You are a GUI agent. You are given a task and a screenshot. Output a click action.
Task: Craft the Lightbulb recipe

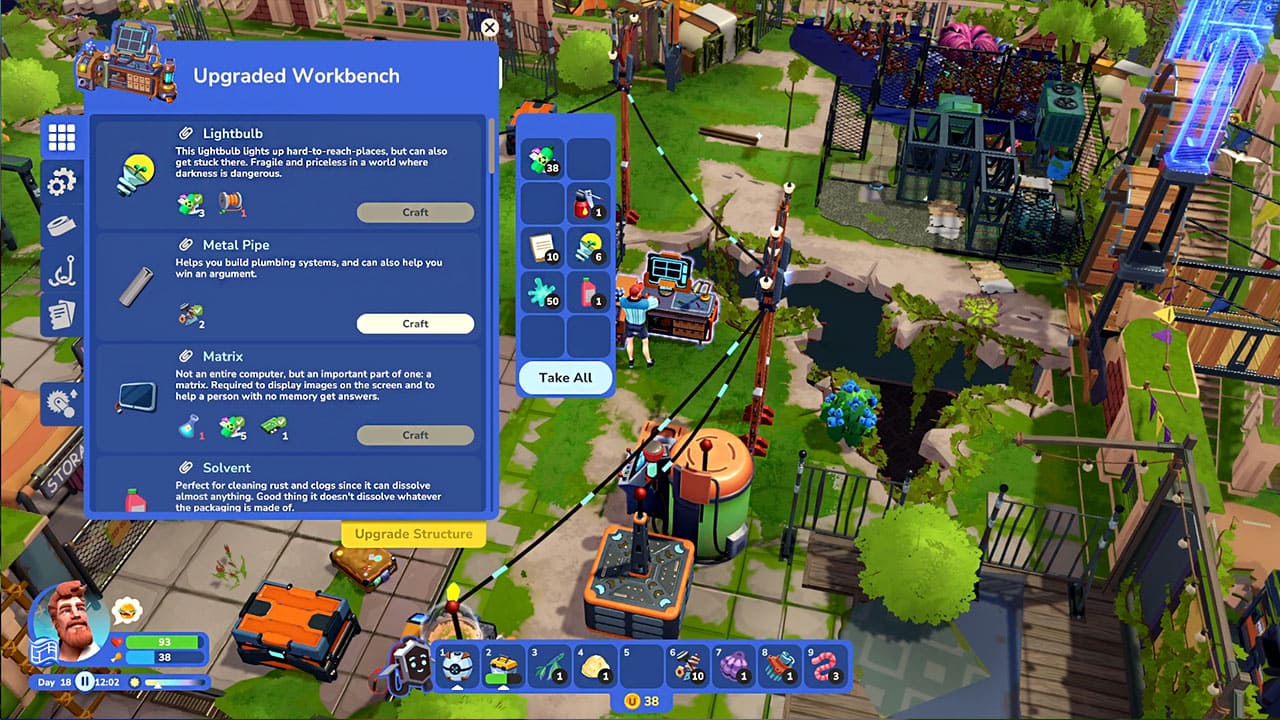(415, 212)
